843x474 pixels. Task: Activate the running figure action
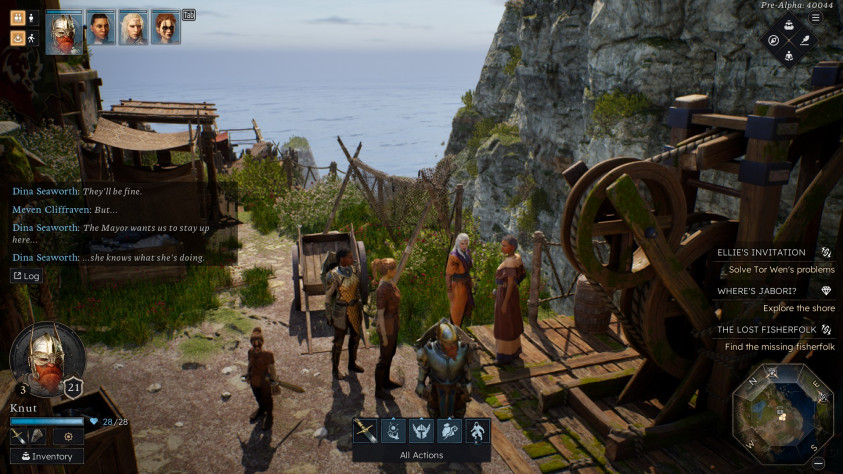(477, 431)
